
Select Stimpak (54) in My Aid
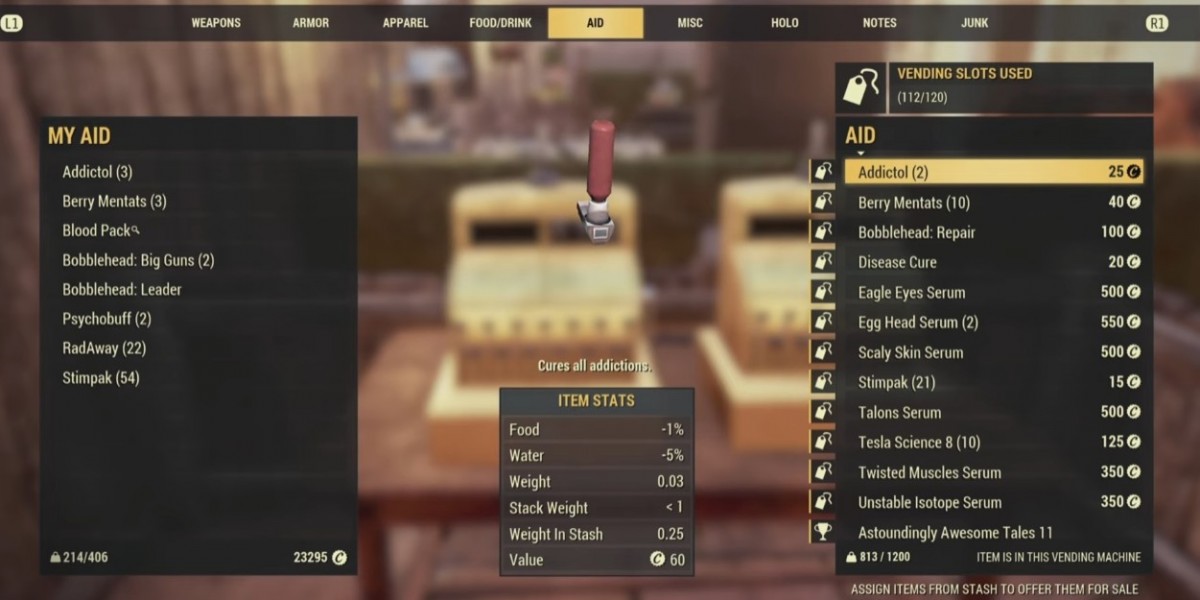pos(101,378)
